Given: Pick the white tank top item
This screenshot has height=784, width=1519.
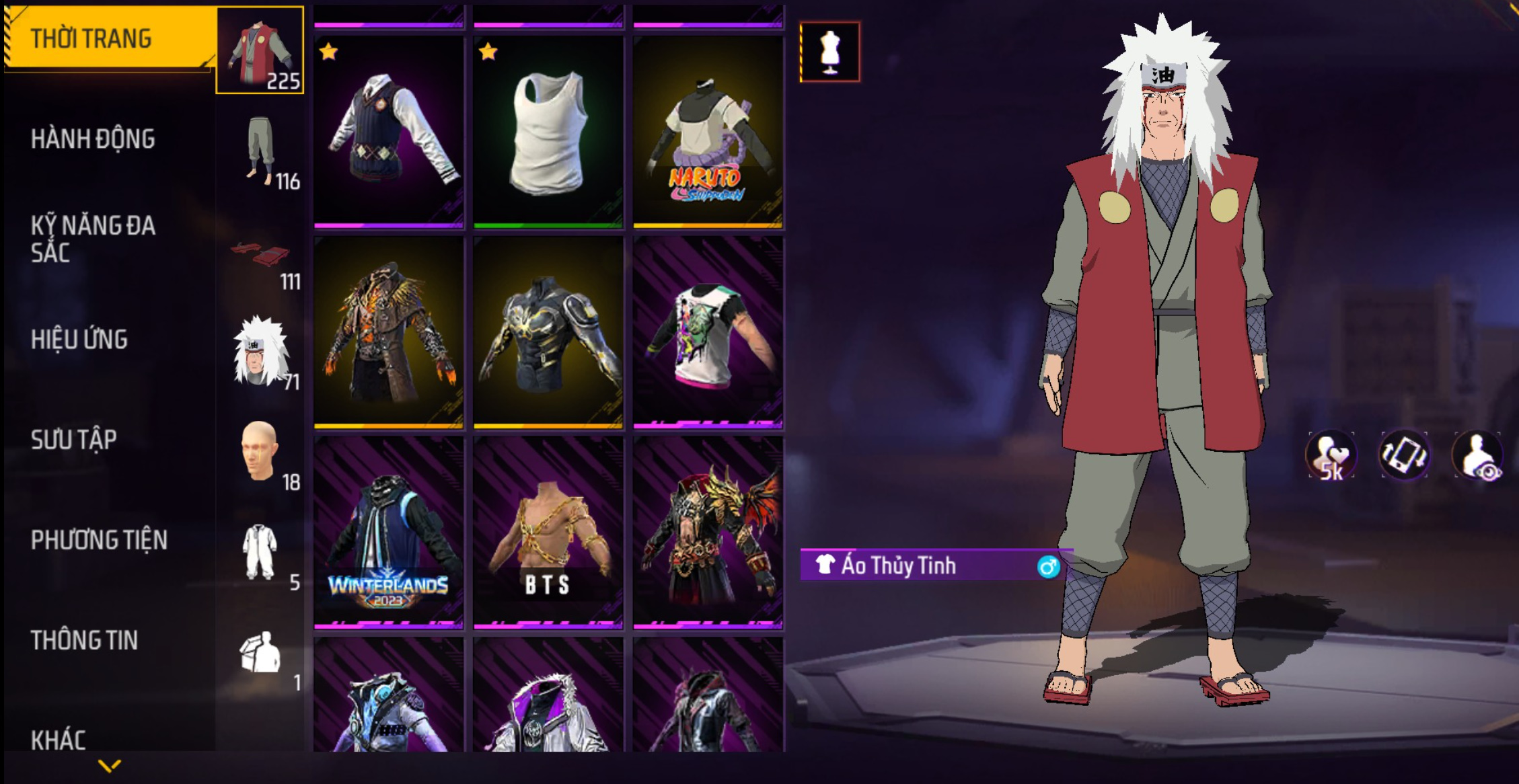Looking at the screenshot, I should pyautogui.click(x=548, y=132).
